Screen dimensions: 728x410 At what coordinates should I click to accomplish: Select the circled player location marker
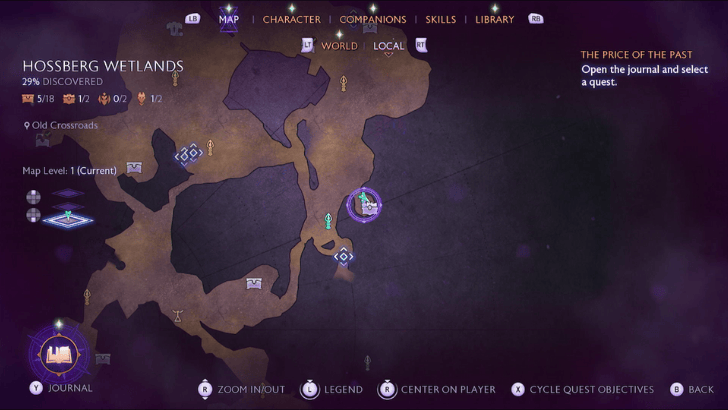click(365, 204)
